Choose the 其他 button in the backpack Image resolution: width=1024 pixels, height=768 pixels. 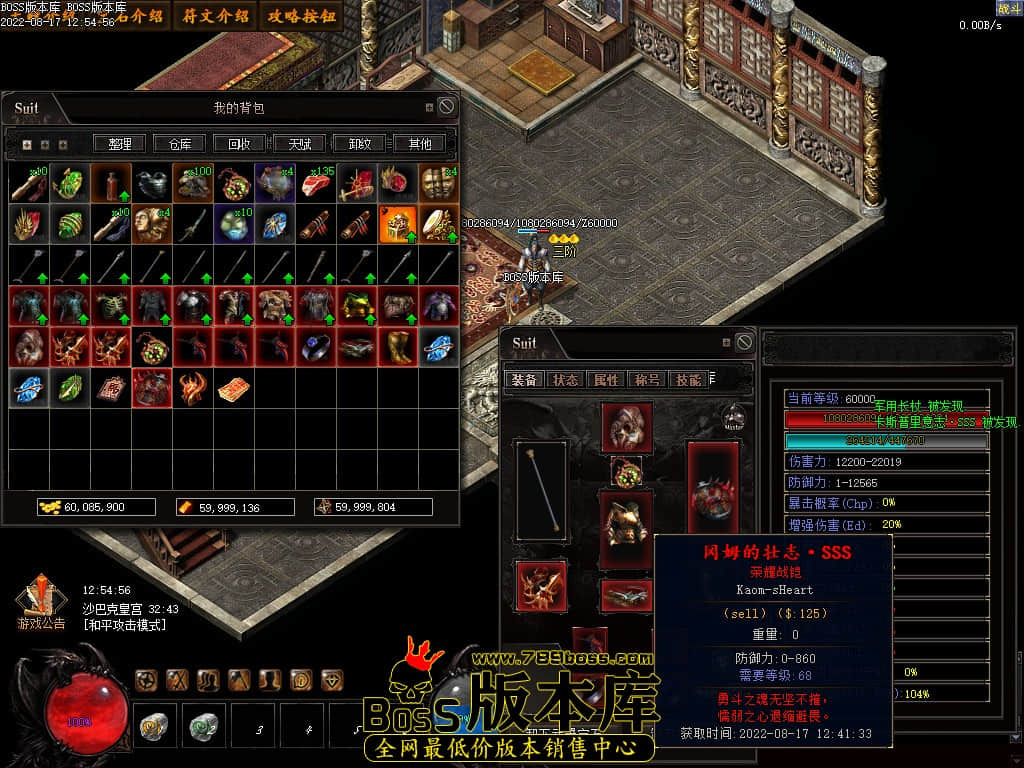[419, 144]
